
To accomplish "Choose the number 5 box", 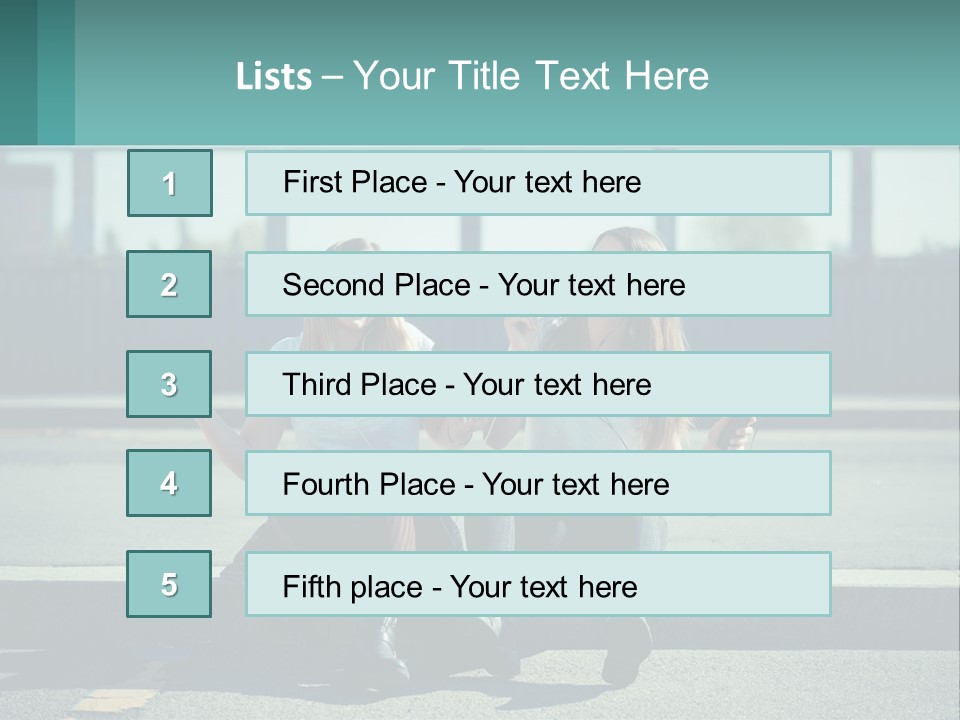I will [169, 584].
